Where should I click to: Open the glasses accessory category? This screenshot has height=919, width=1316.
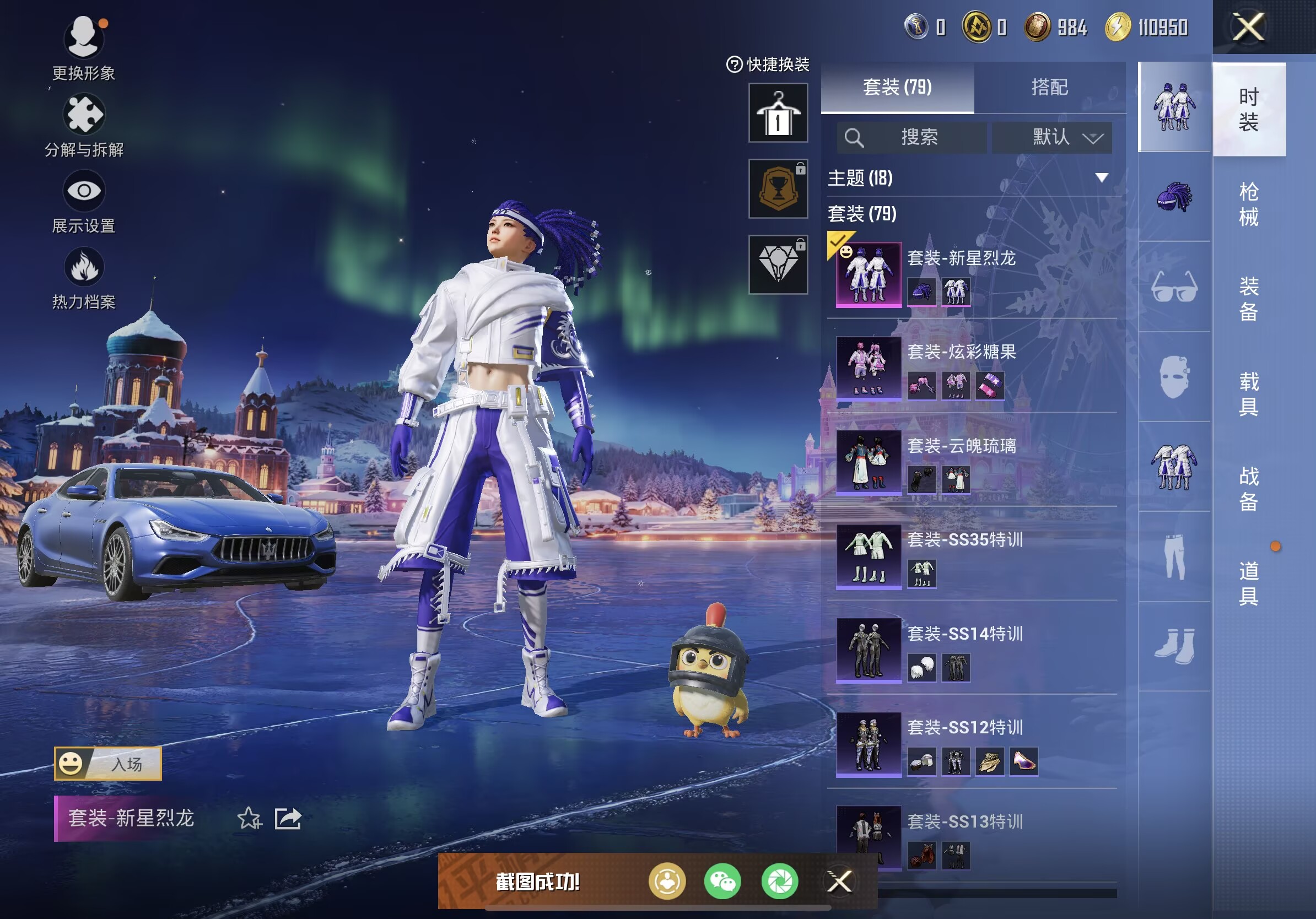click(1174, 286)
